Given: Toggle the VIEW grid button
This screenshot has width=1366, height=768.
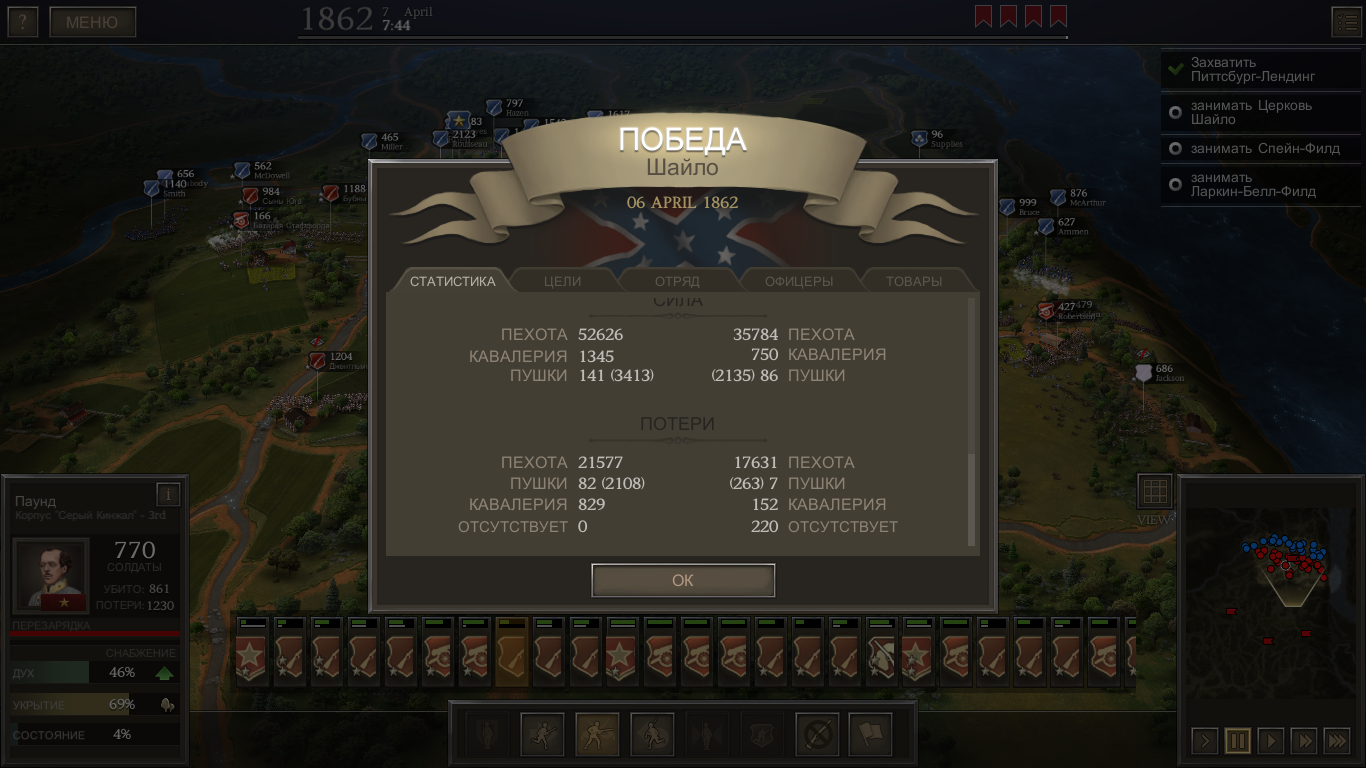Looking at the screenshot, I should pos(1154,492).
